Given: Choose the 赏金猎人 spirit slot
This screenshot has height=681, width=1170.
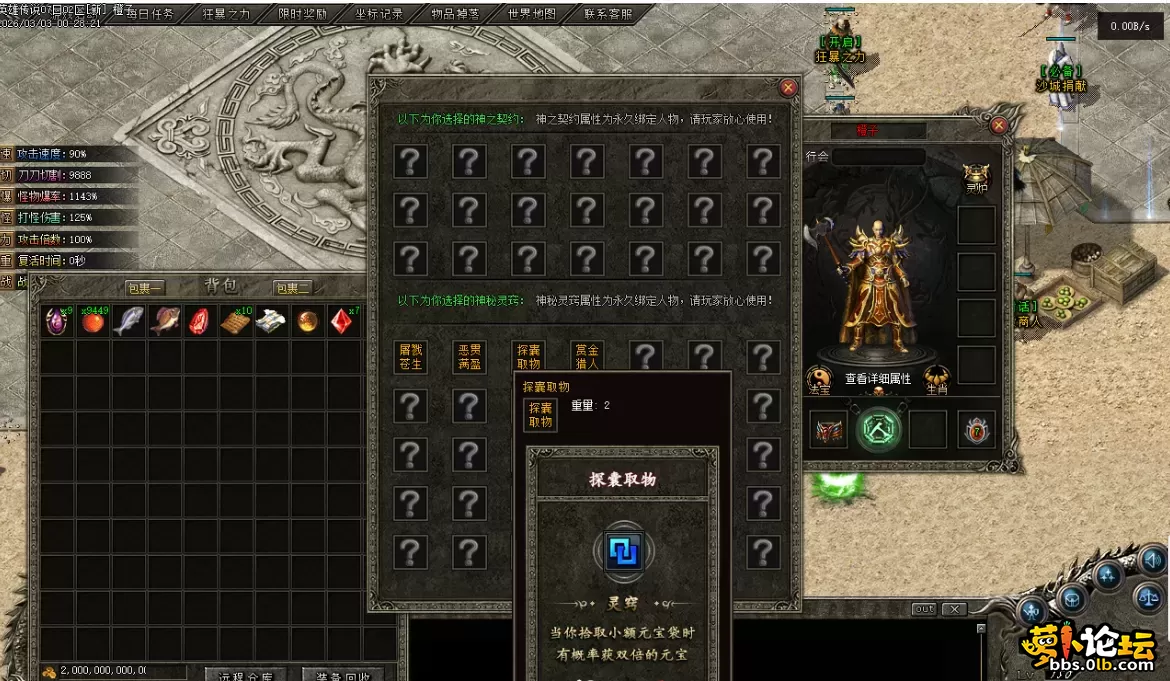Looking at the screenshot, I should coord(587,357).
